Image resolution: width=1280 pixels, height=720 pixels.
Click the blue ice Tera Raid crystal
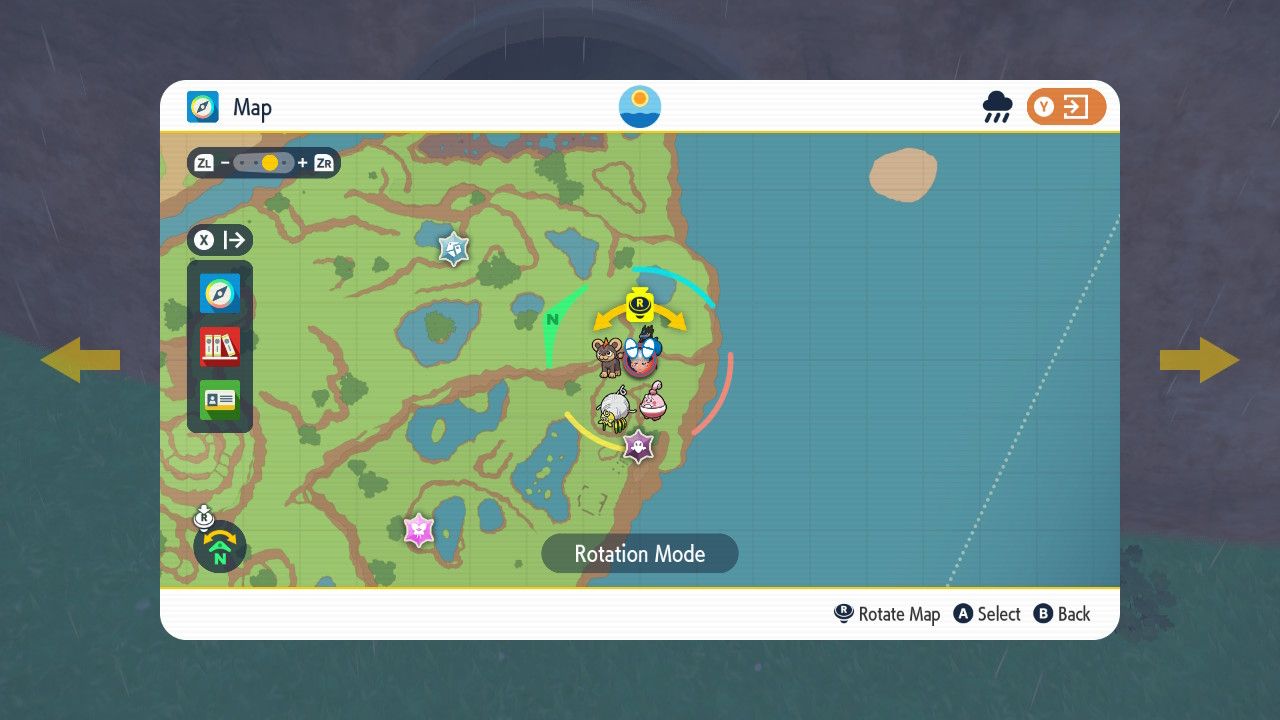tap(451, 247)
